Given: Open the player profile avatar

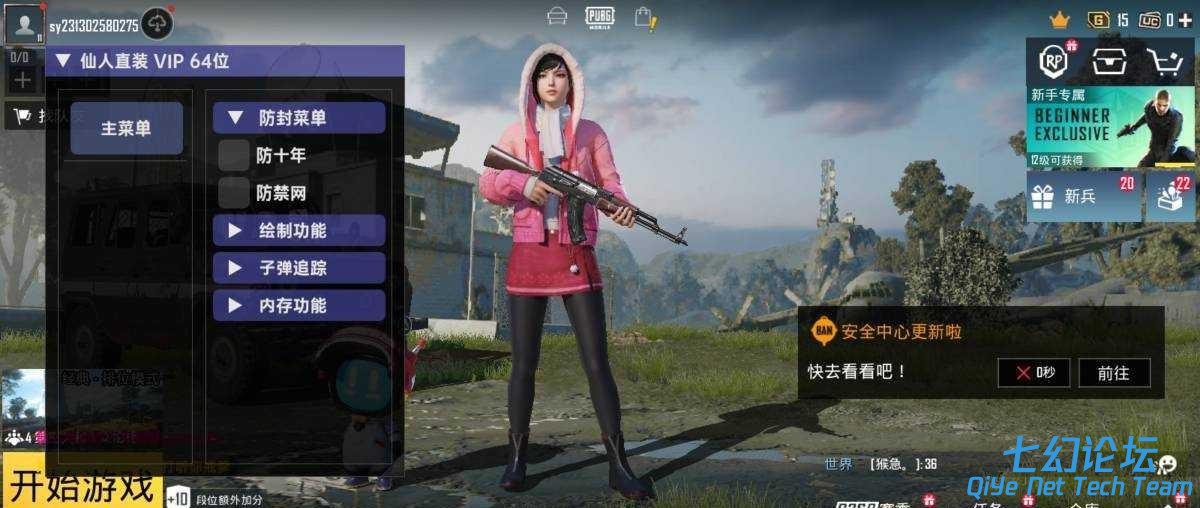Looking at the screenshot, I should click(22, 22).
